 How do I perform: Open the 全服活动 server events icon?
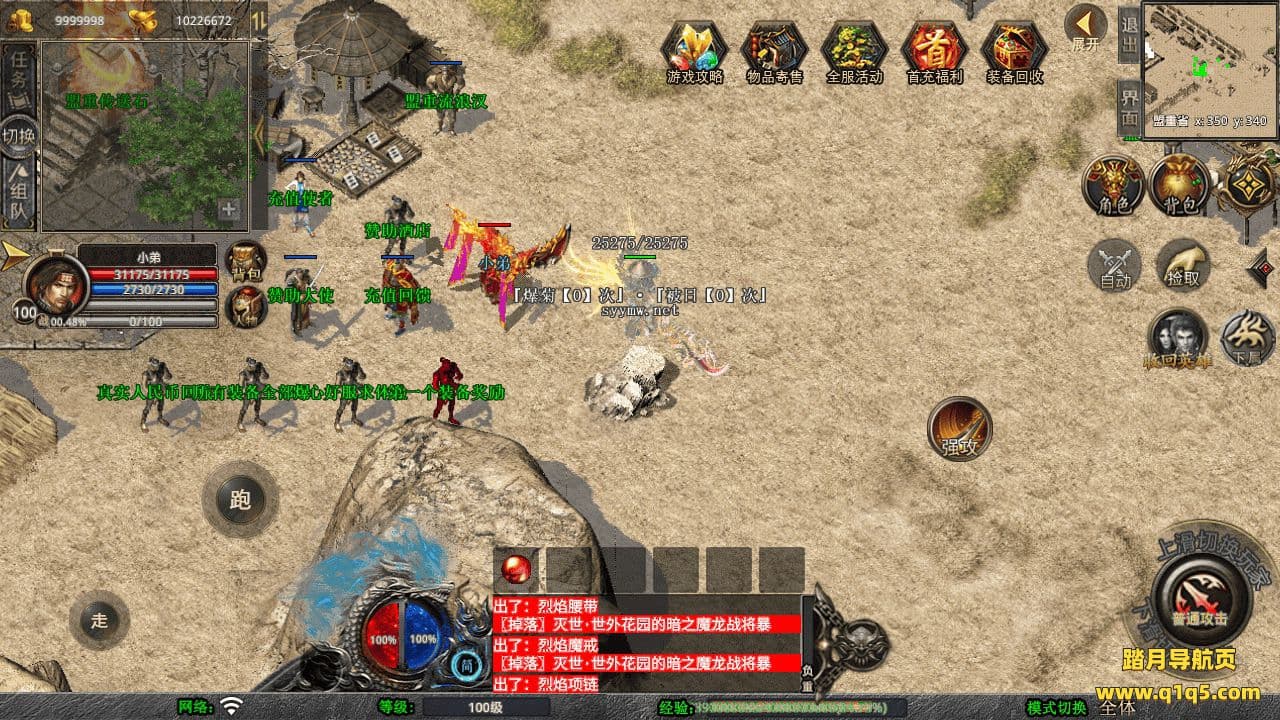[x=854, y=50]
